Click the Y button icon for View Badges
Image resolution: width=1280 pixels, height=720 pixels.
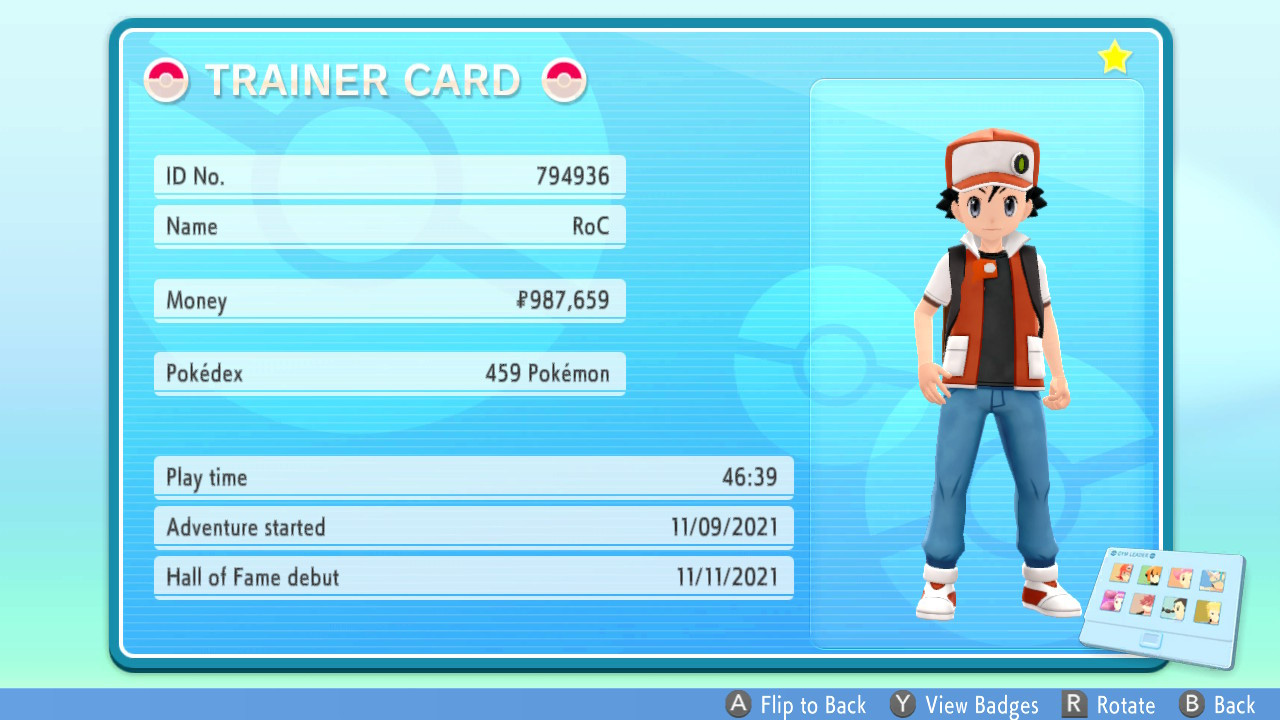click(x=903, y=705)
